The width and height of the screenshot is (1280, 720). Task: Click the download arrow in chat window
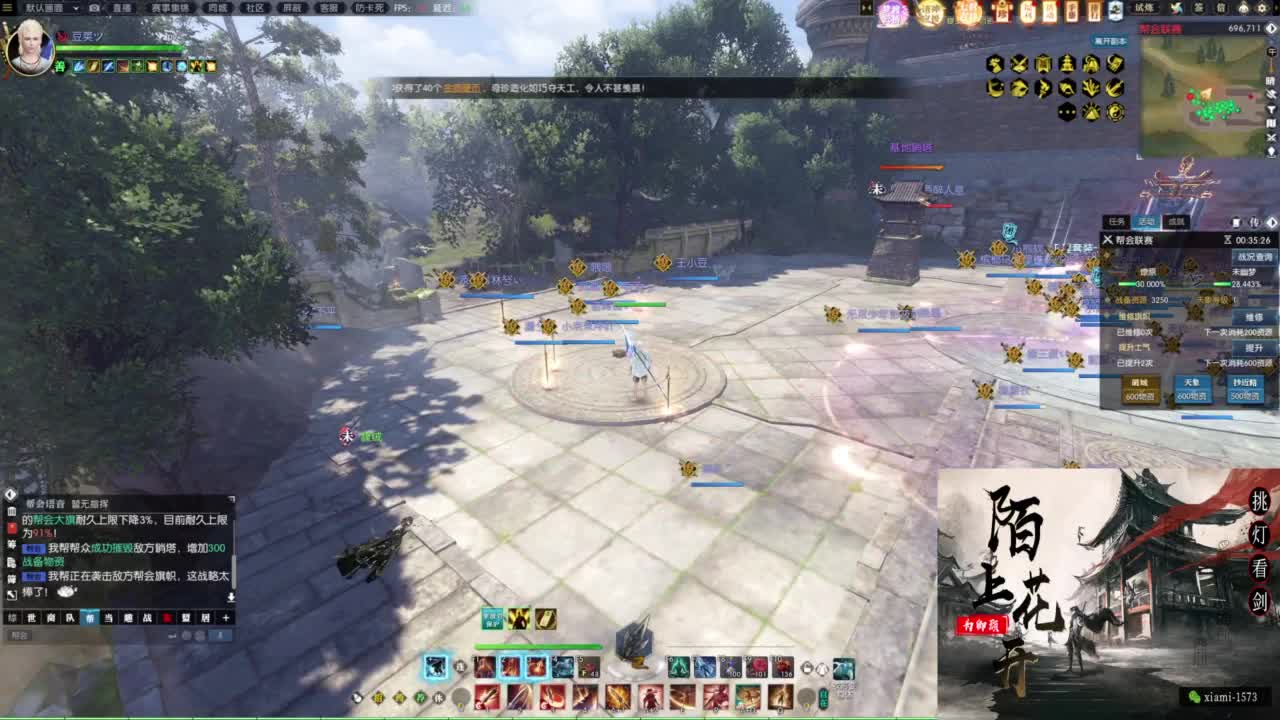[232, 596]
